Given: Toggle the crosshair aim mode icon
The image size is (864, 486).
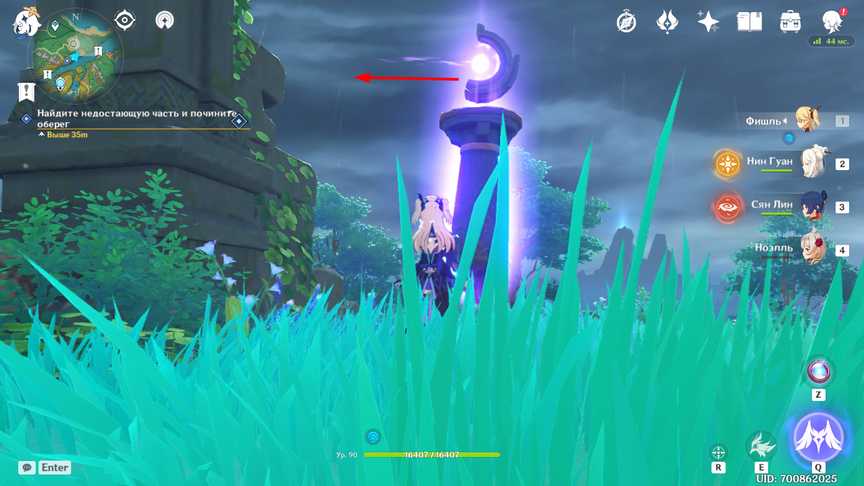Looking at the screenshot, I should click(718, 452).
